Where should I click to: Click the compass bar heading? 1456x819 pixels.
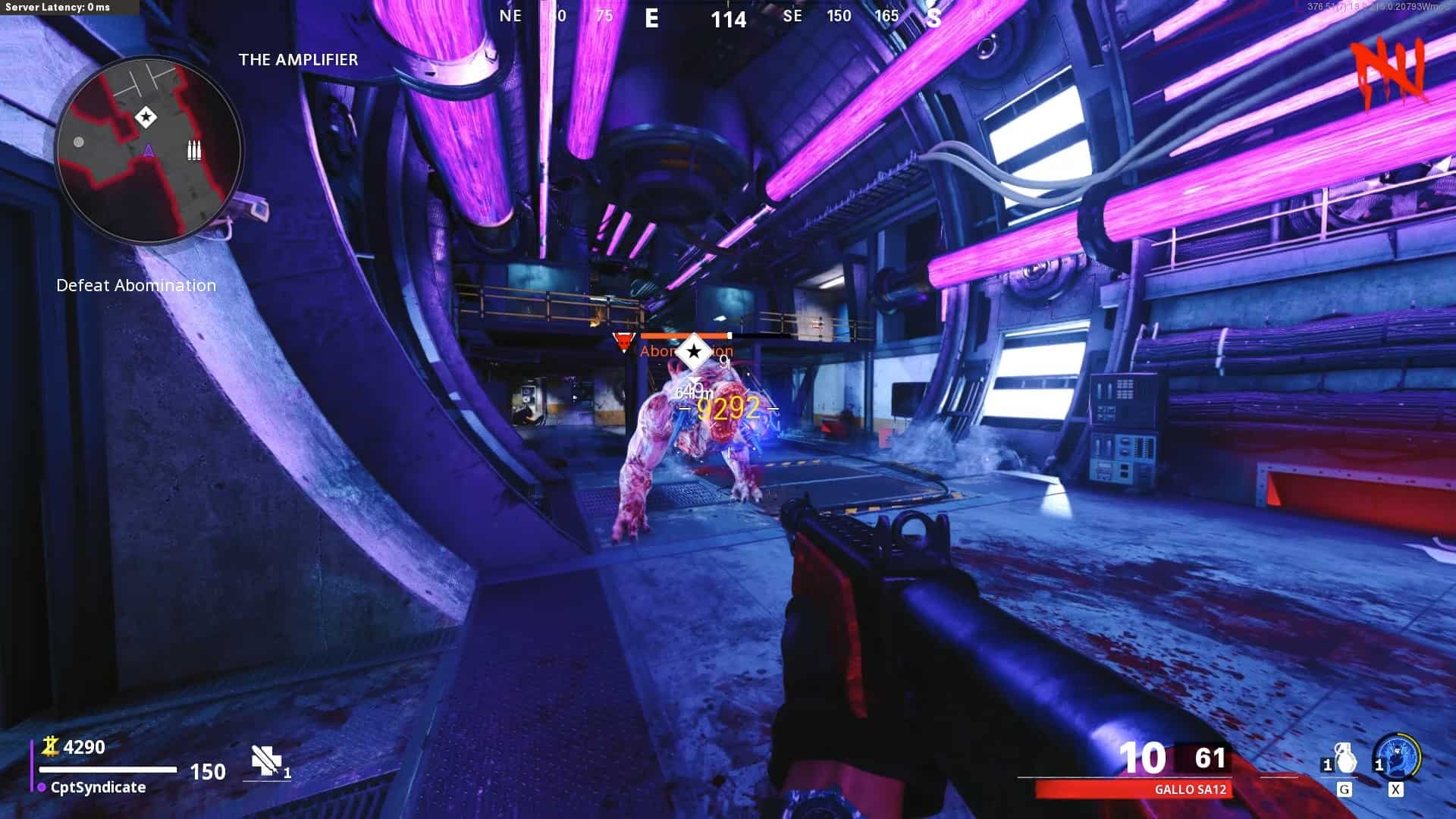click(728, 18)
